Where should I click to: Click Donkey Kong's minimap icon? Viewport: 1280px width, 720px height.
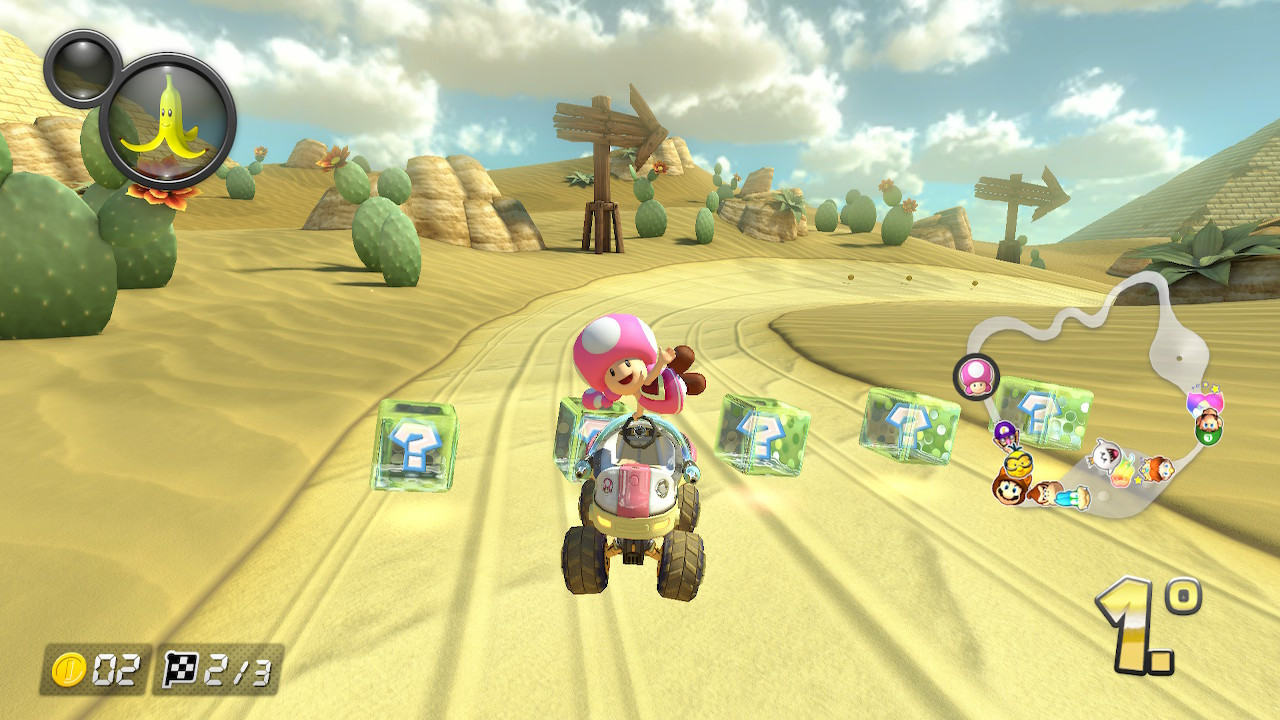(x=1045, y=493)
